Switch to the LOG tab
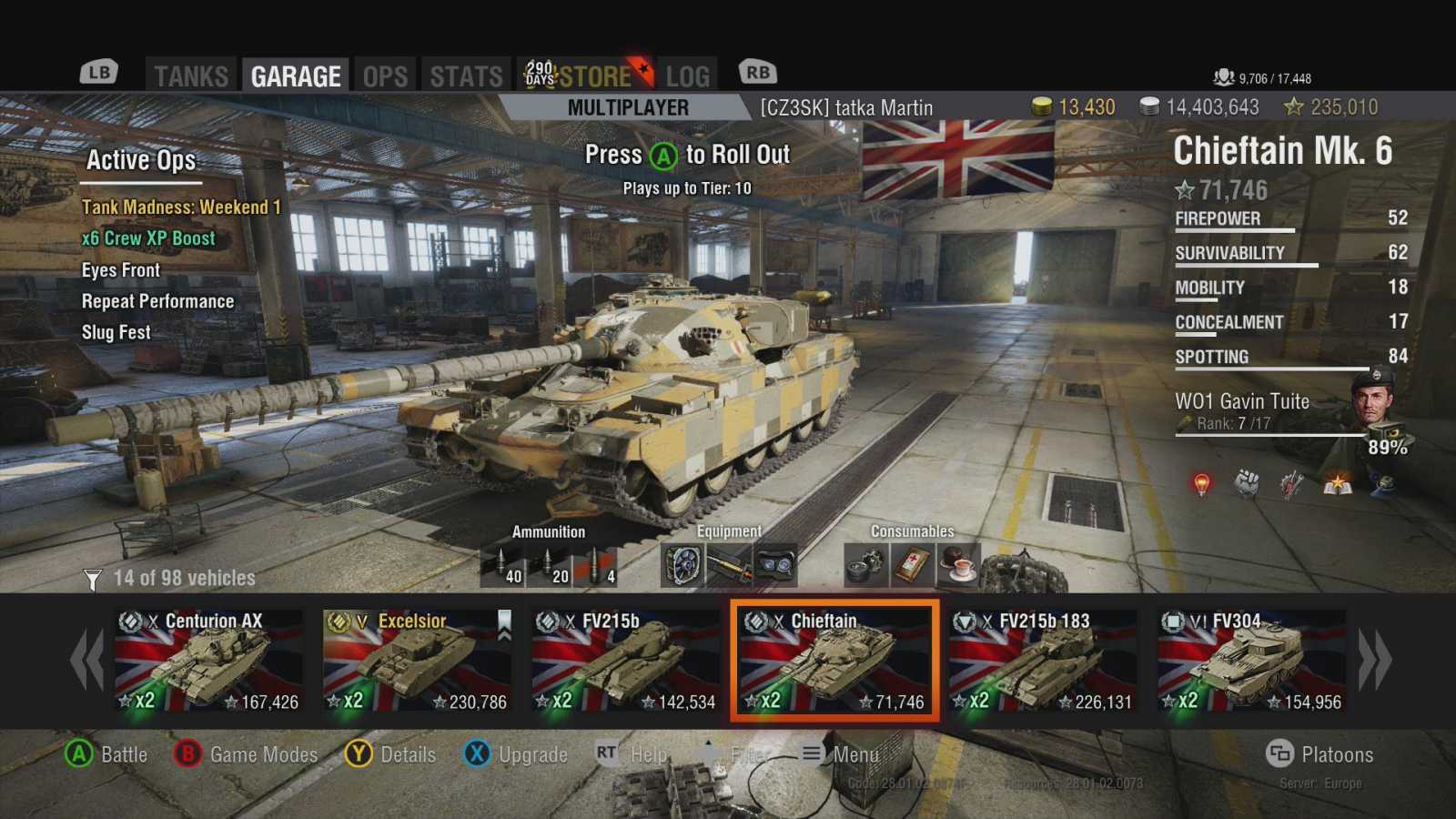The height and width of the screenshot is (819, 1456). [x=687, y=76]
